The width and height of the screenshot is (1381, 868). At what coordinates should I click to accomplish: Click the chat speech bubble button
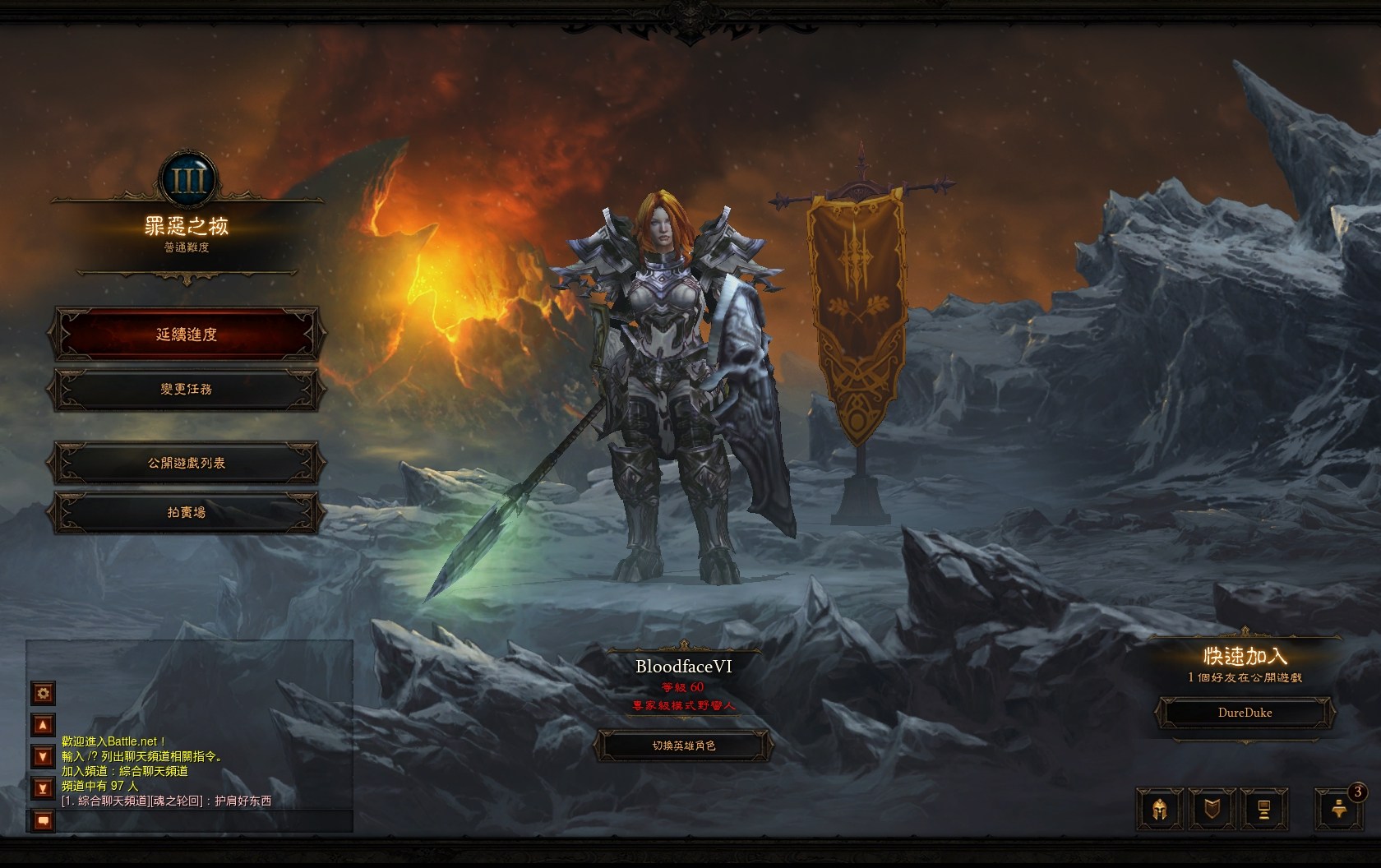tap(44, 820)
